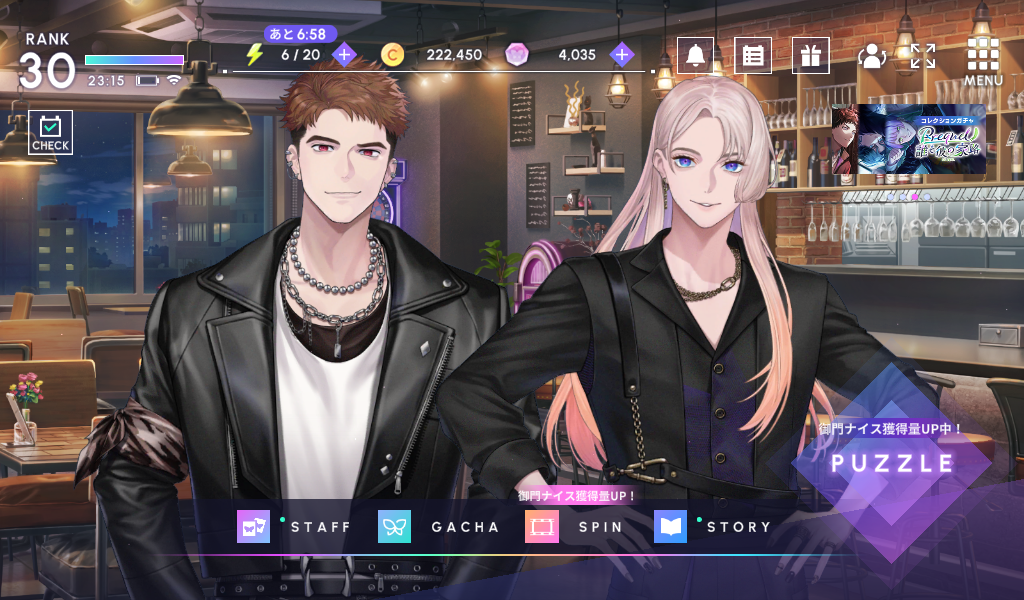The height and width of the screenshot is (600, 1024).
Task: Open the collection gacha banner
Action: click(908, 139)
